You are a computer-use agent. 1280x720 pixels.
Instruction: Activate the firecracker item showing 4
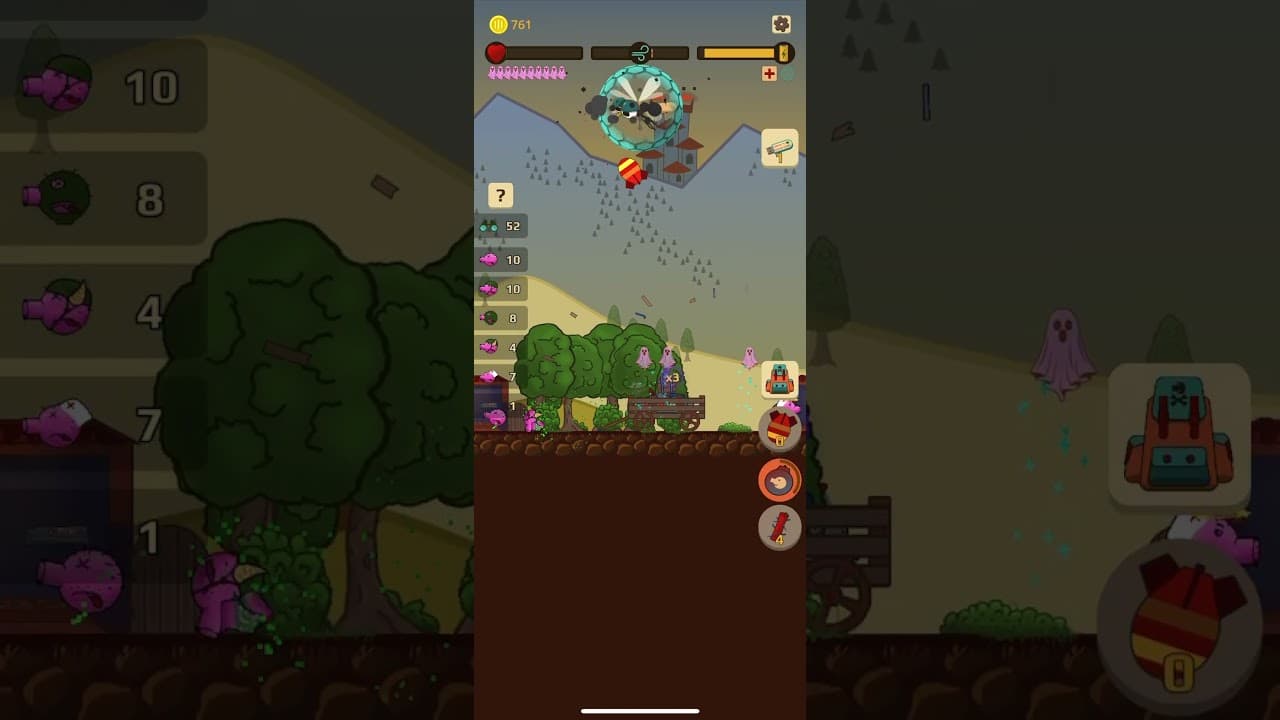click(779, 528)
